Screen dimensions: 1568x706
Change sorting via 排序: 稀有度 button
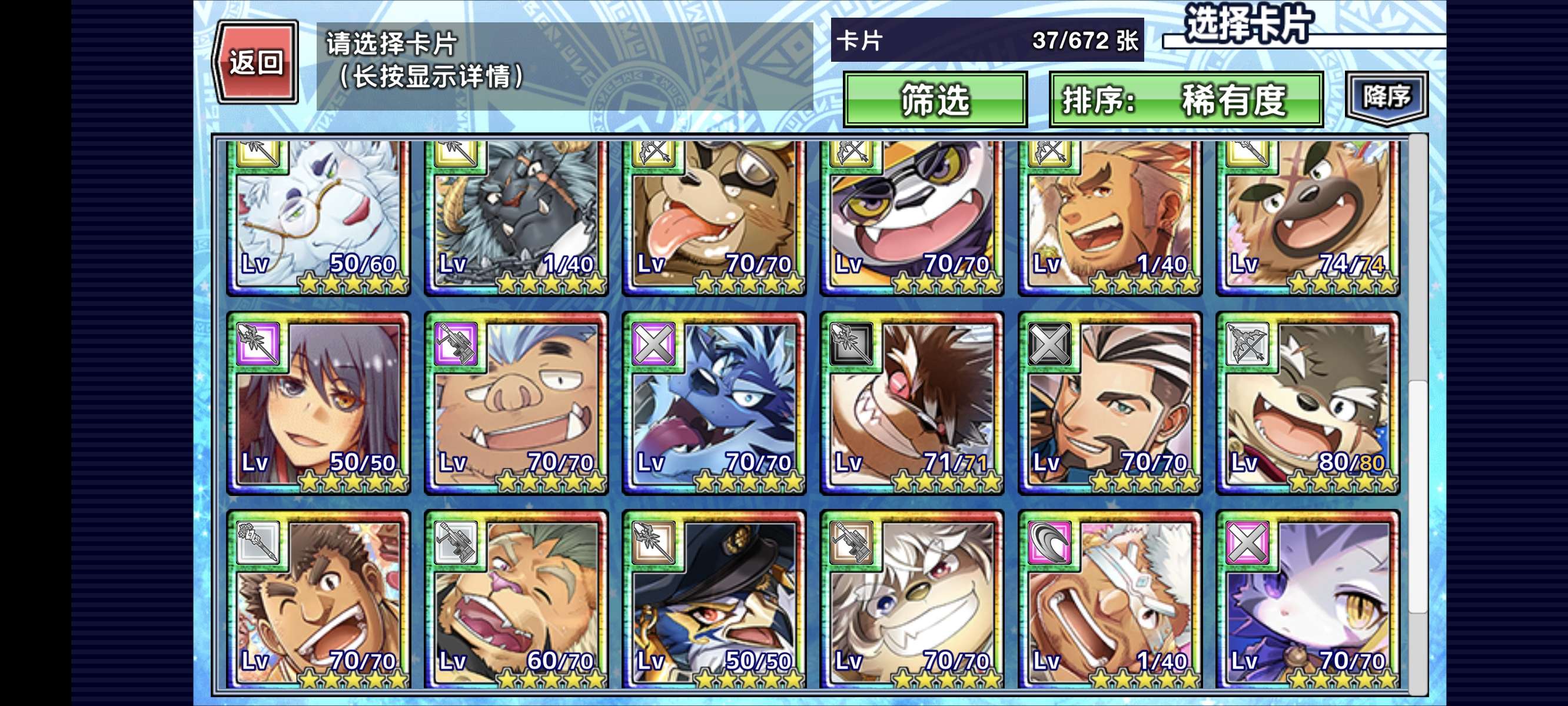[x=1186, y=100]
